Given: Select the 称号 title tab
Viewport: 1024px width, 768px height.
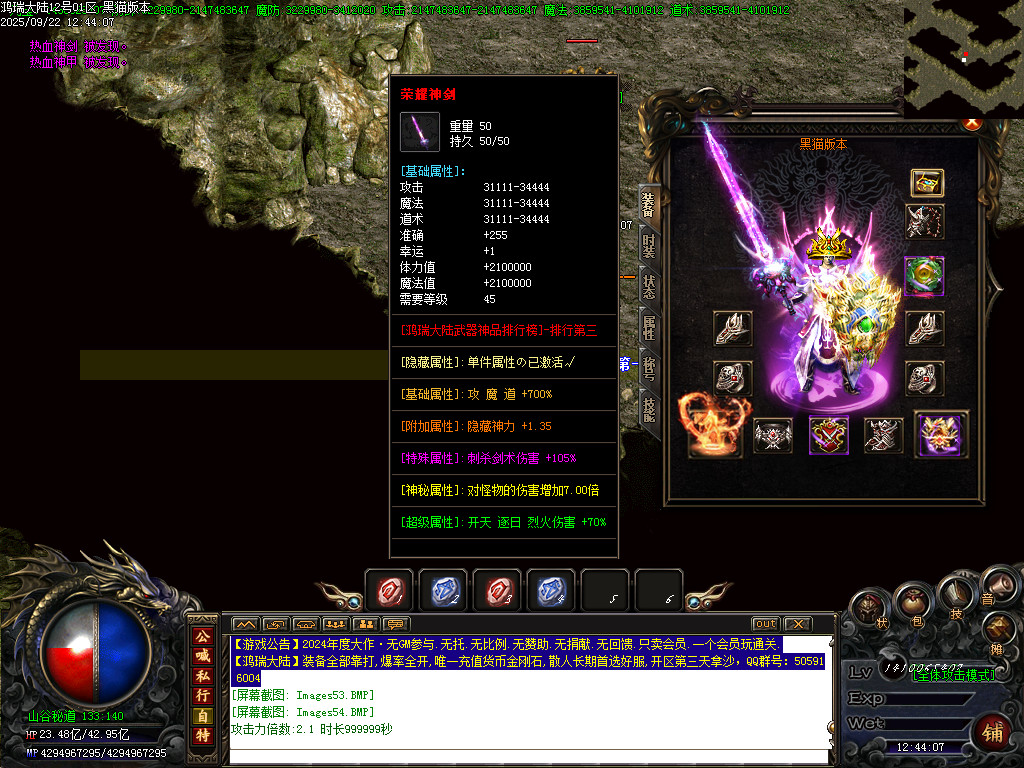Looking at the screenshot, I should coord(649,368).
